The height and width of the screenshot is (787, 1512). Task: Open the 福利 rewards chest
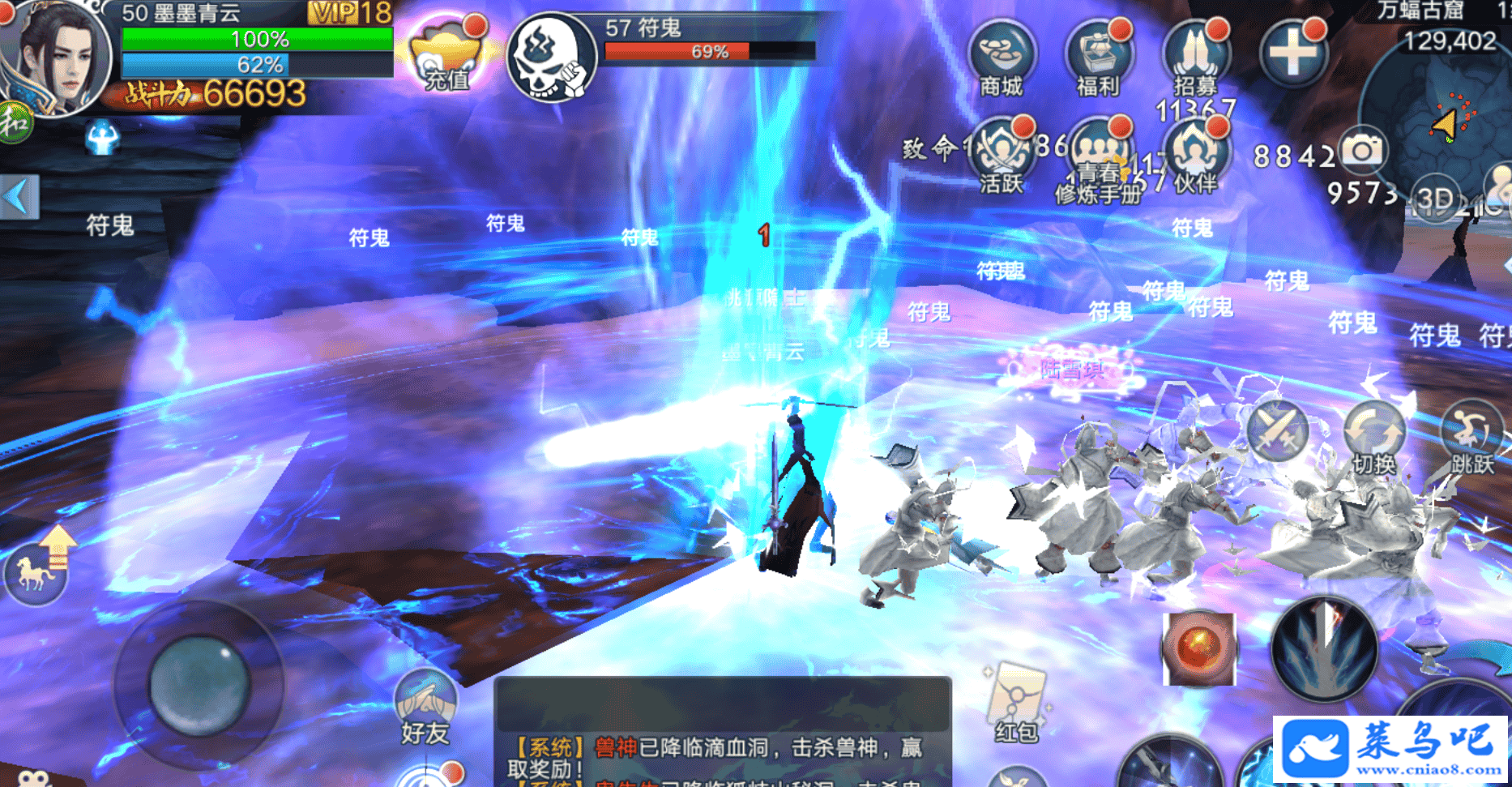coord(1099,57)
